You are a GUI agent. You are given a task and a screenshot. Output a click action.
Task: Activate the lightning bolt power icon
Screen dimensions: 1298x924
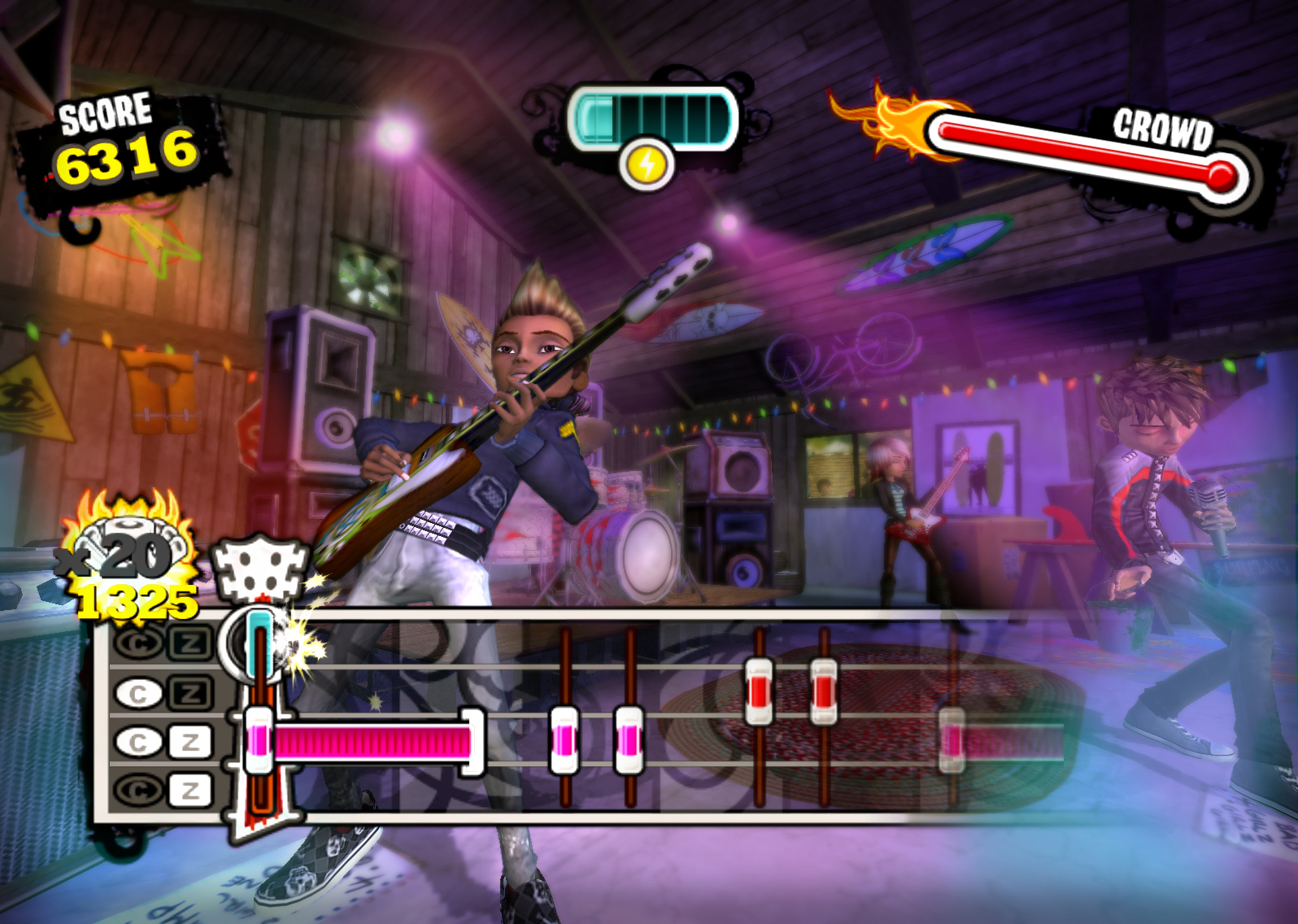click(x=647, y=165)
